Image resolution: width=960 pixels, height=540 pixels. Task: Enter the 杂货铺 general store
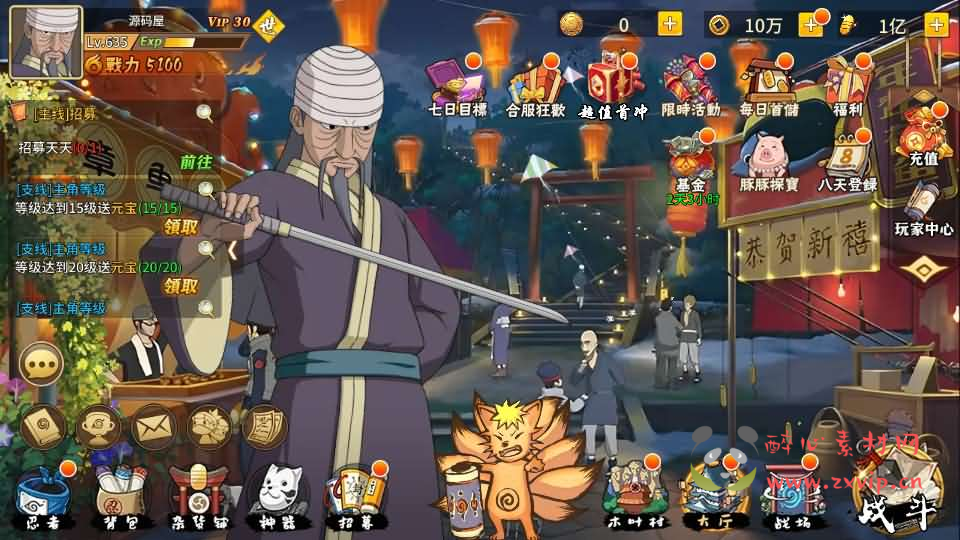pos(193,495)
